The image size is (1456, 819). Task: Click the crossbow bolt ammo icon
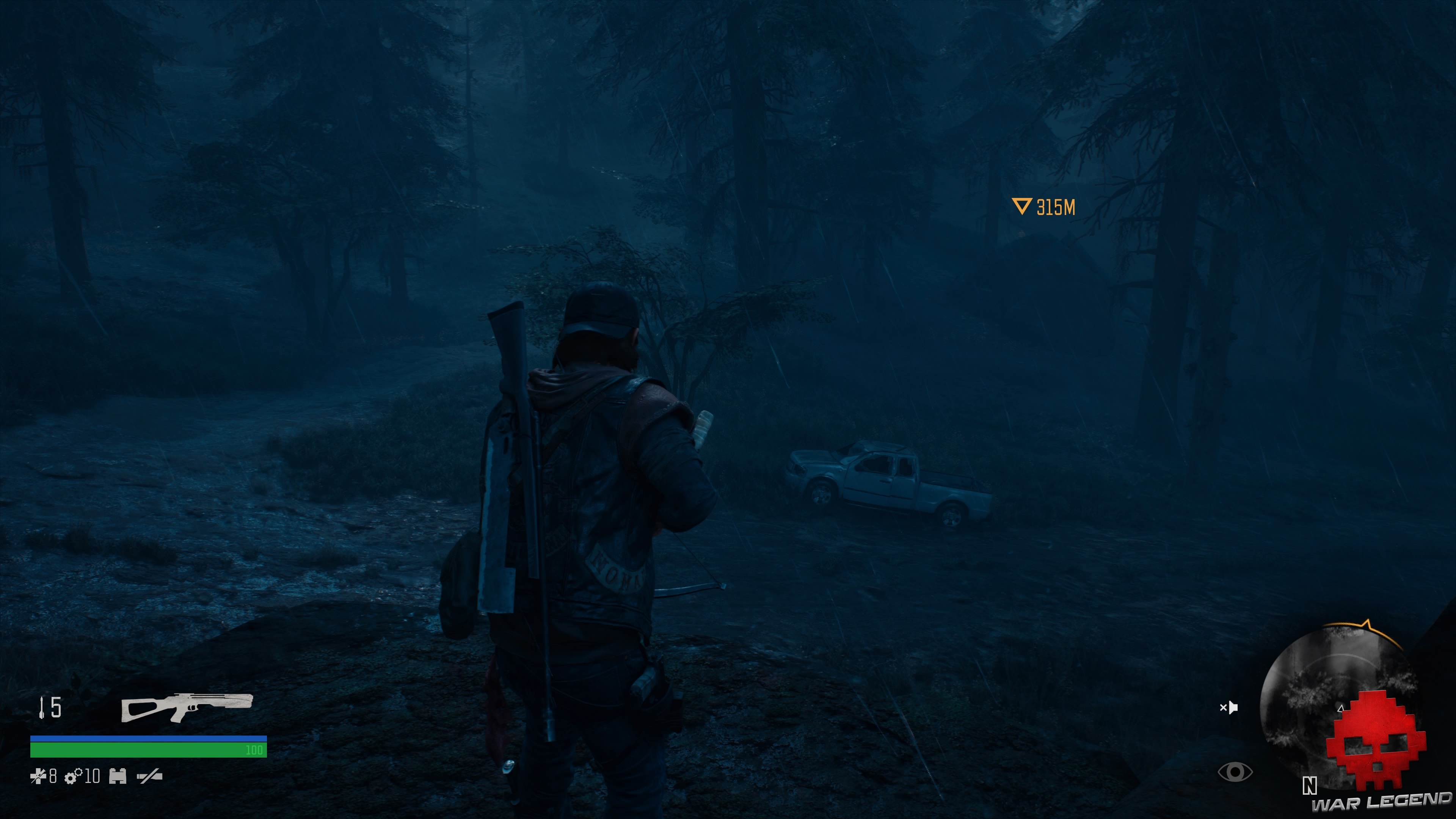click(42, 709)
